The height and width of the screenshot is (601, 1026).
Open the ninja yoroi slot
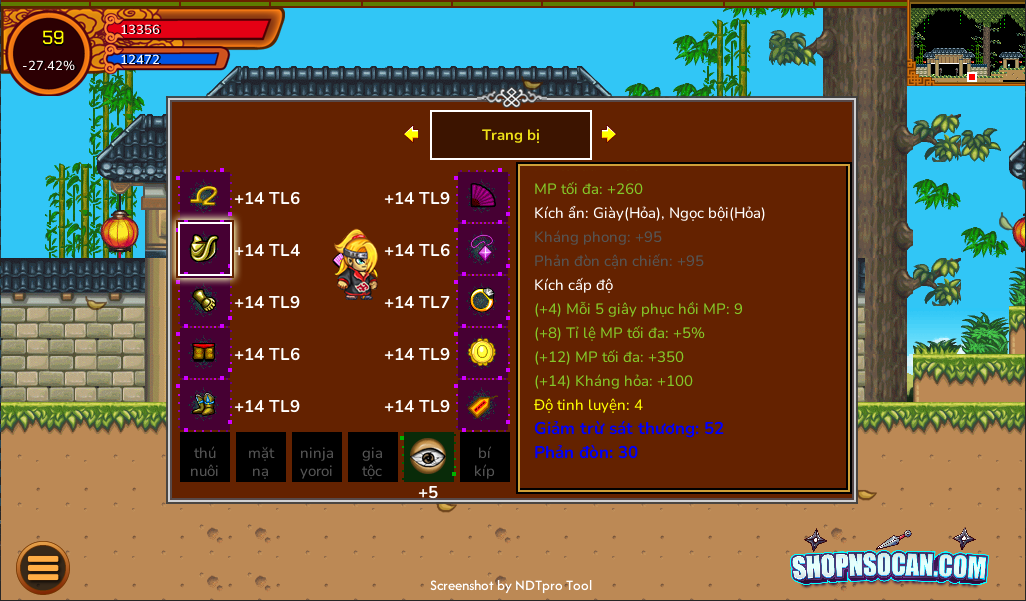317,457
